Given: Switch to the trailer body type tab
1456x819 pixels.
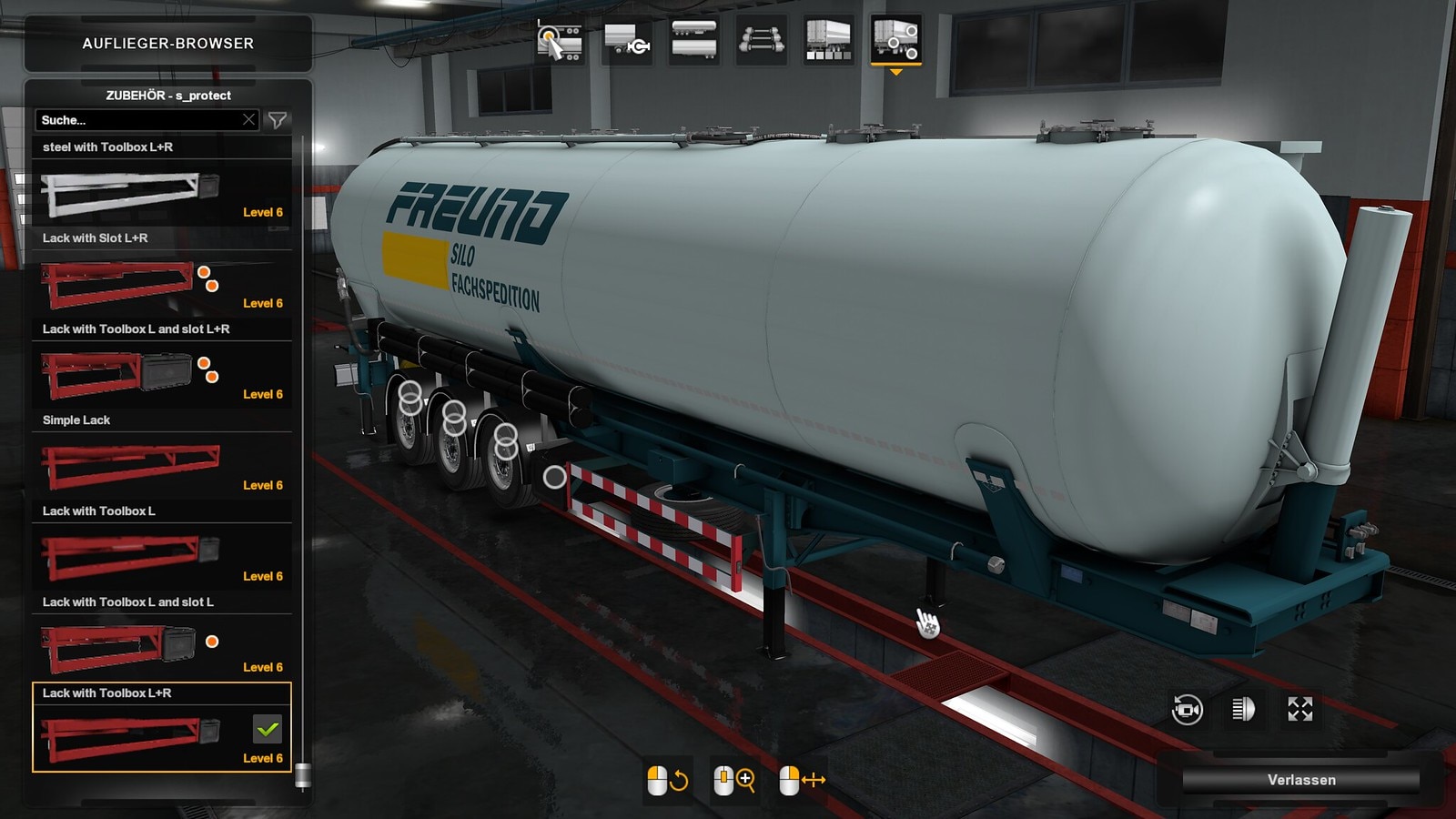Looking at the screenshot, I should coord(693,41).
